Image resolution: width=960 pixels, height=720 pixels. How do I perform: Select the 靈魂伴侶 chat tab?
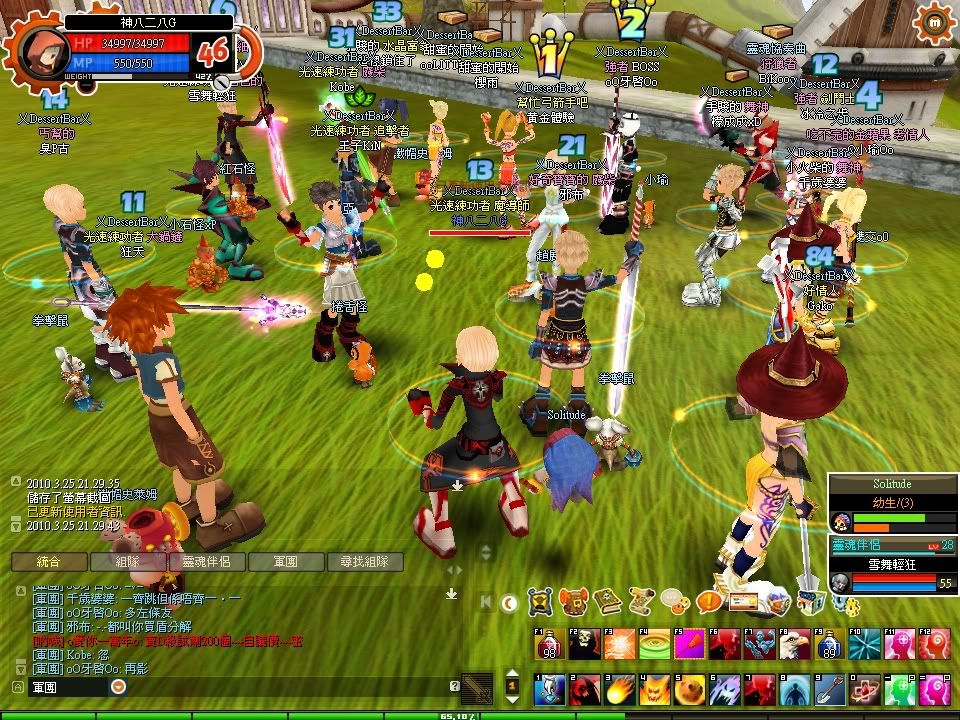click(206, 562)
